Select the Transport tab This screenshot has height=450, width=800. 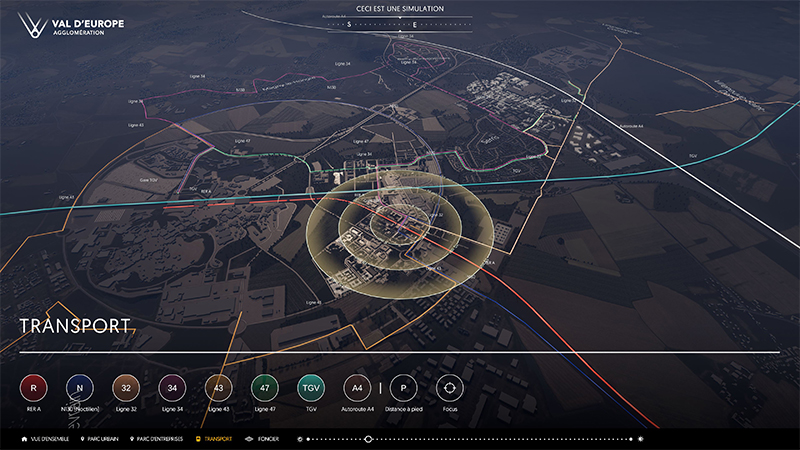214,439
